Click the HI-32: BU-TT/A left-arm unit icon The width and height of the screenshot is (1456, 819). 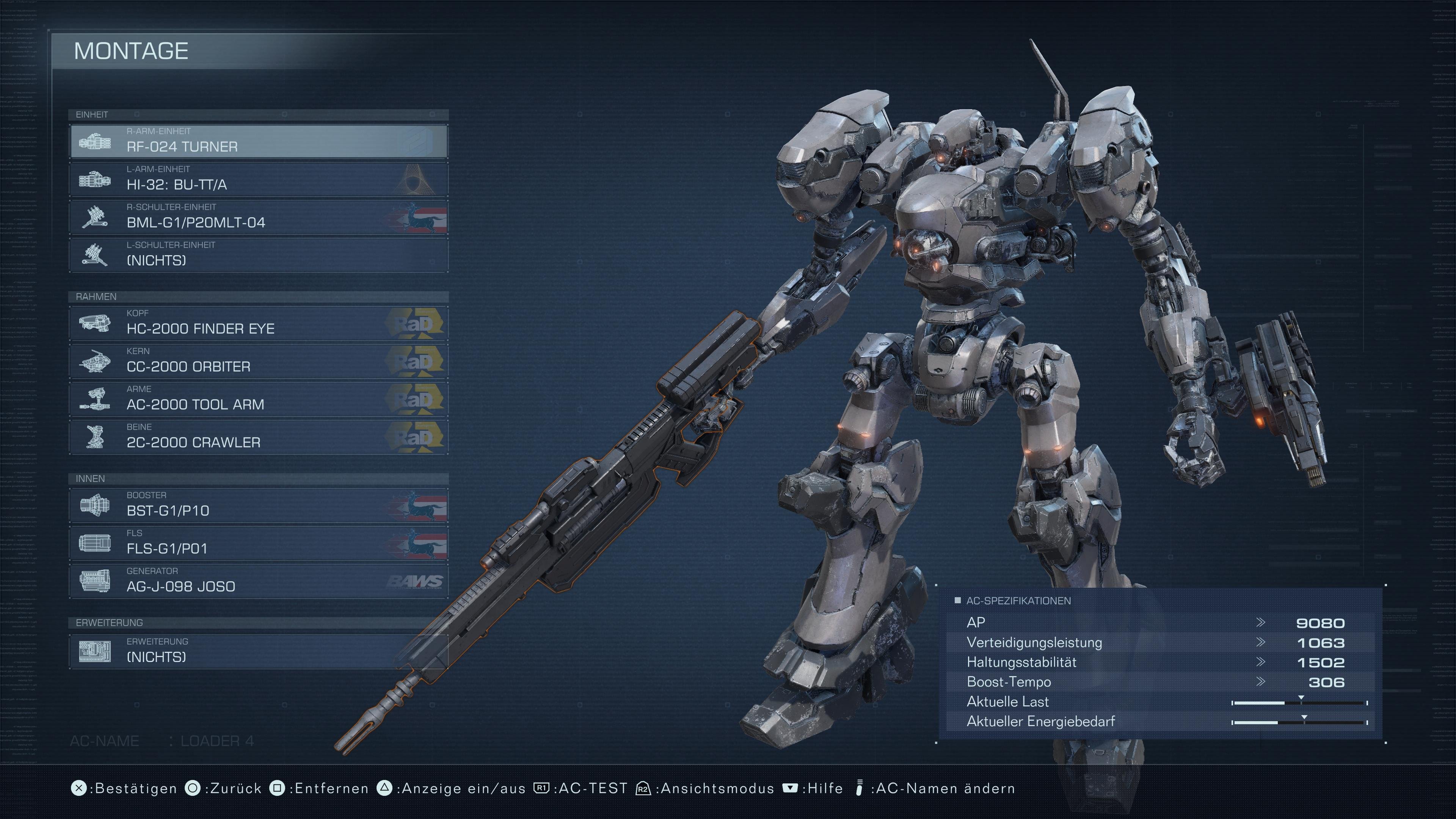(x=96, y=180)
